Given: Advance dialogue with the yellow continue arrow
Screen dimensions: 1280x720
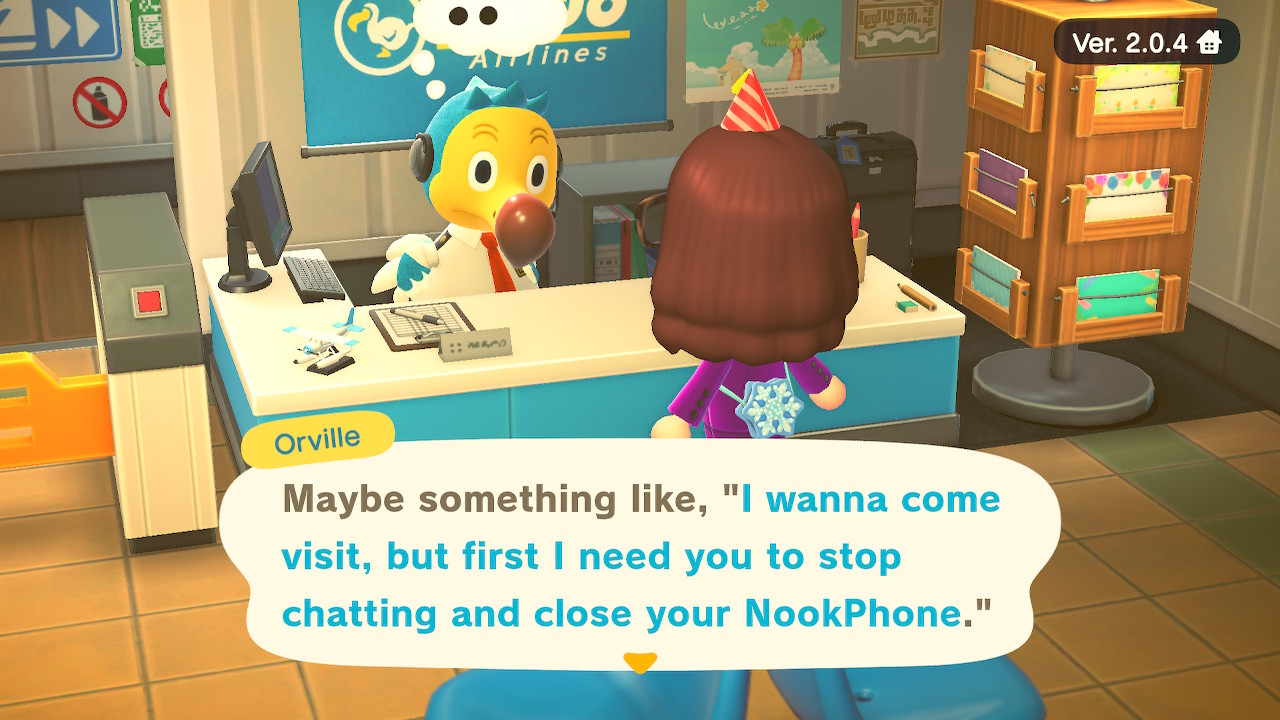Looking at the screenshot, I should click(640, 662).
